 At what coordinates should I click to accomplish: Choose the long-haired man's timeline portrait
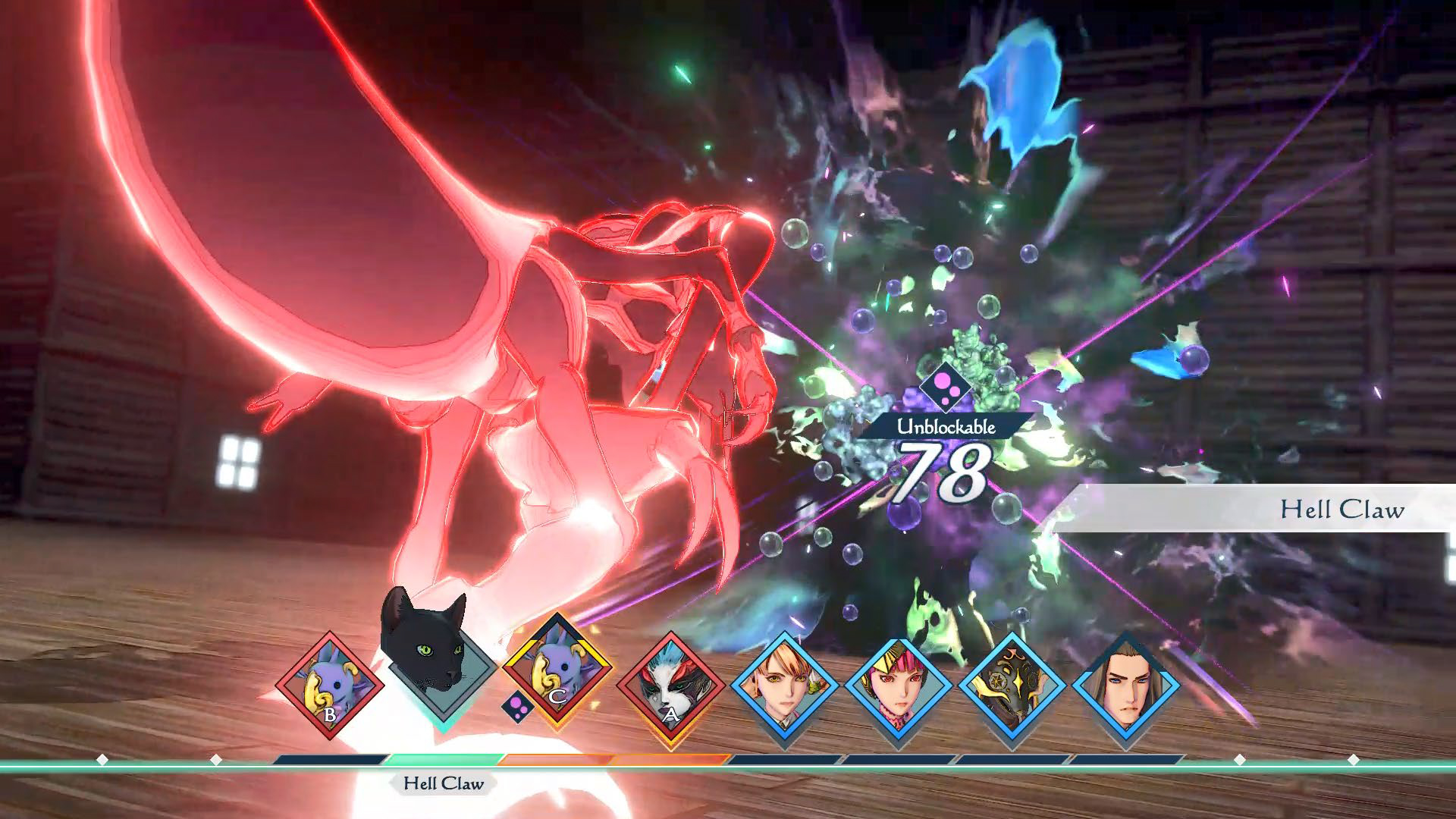click(1125, 686)
